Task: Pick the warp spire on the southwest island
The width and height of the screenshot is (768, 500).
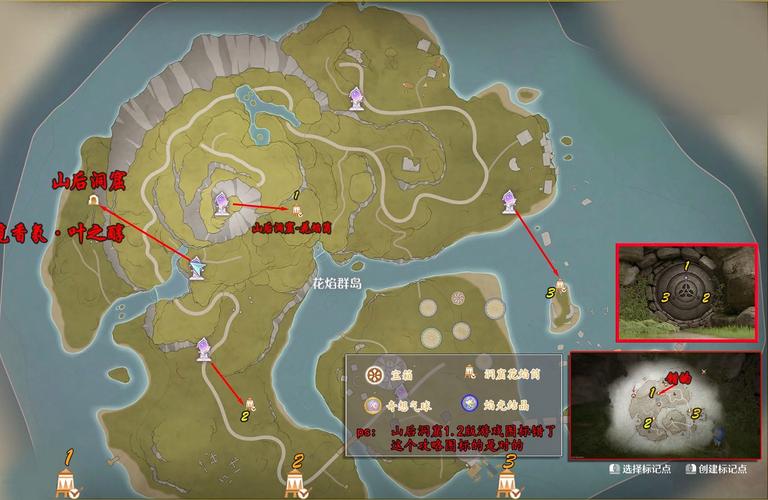Action: click(204, 348)
